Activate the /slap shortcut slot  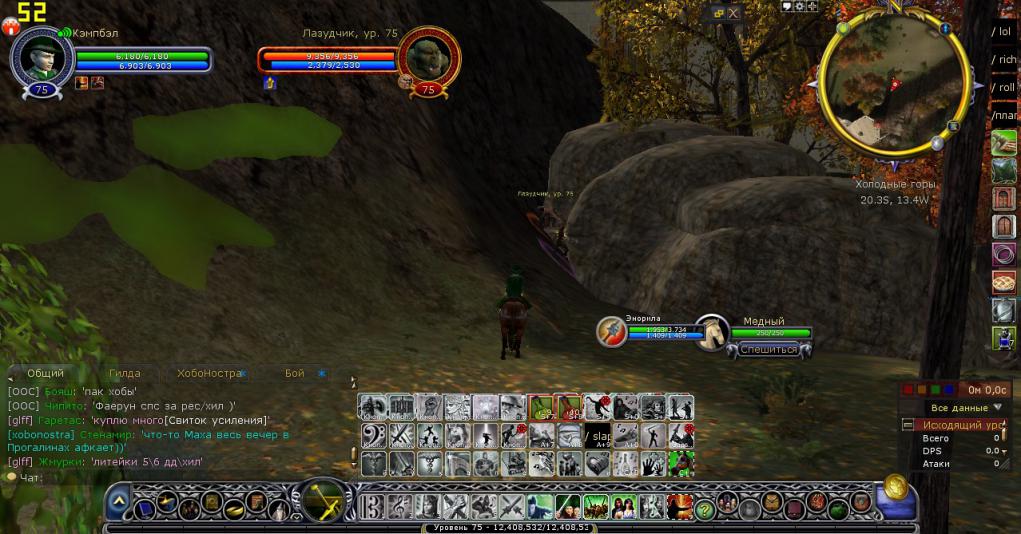598,435
